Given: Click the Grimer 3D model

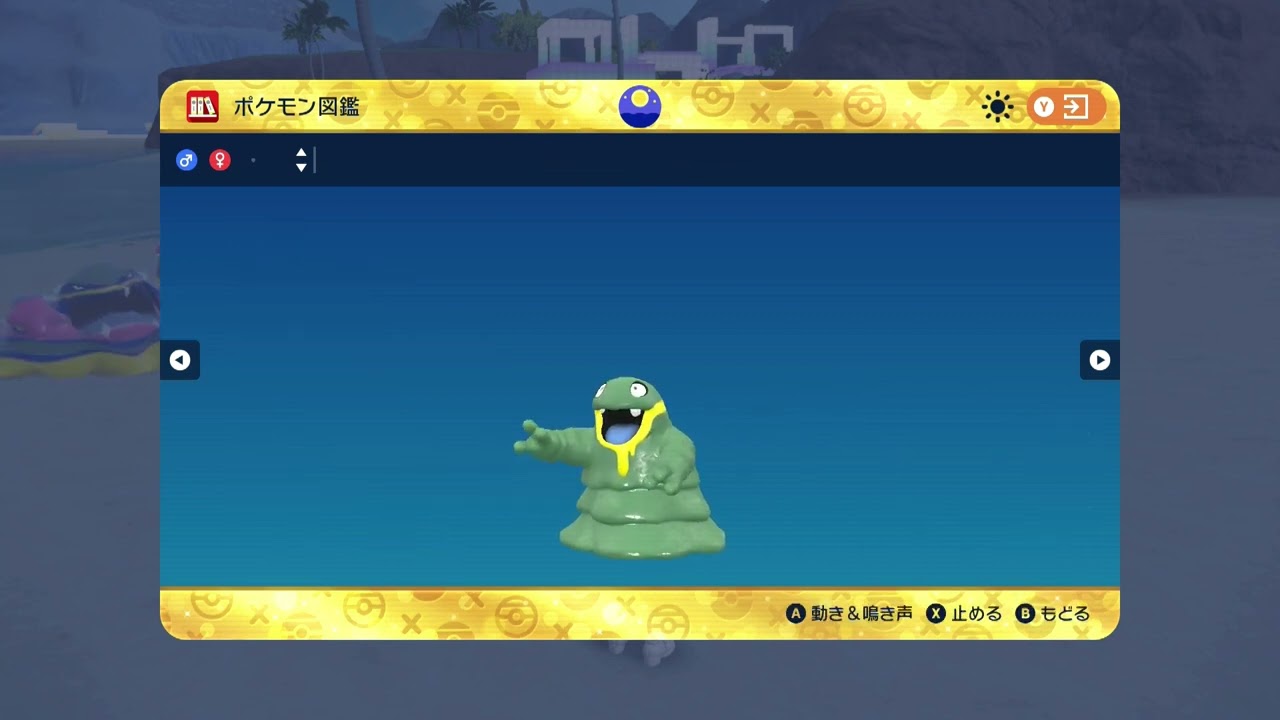Looking at the screenshot, I should 630,470.
